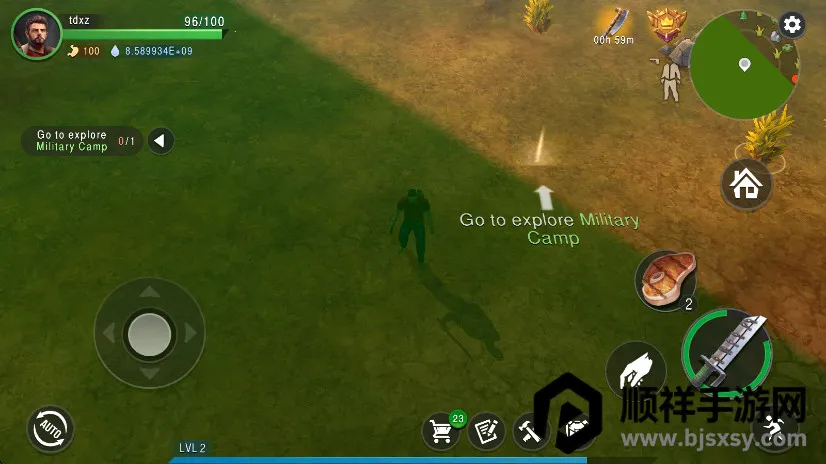The width and height of the screenshot is (826, 464).
Task: Tap the home base button
Action: click(746, 184)
